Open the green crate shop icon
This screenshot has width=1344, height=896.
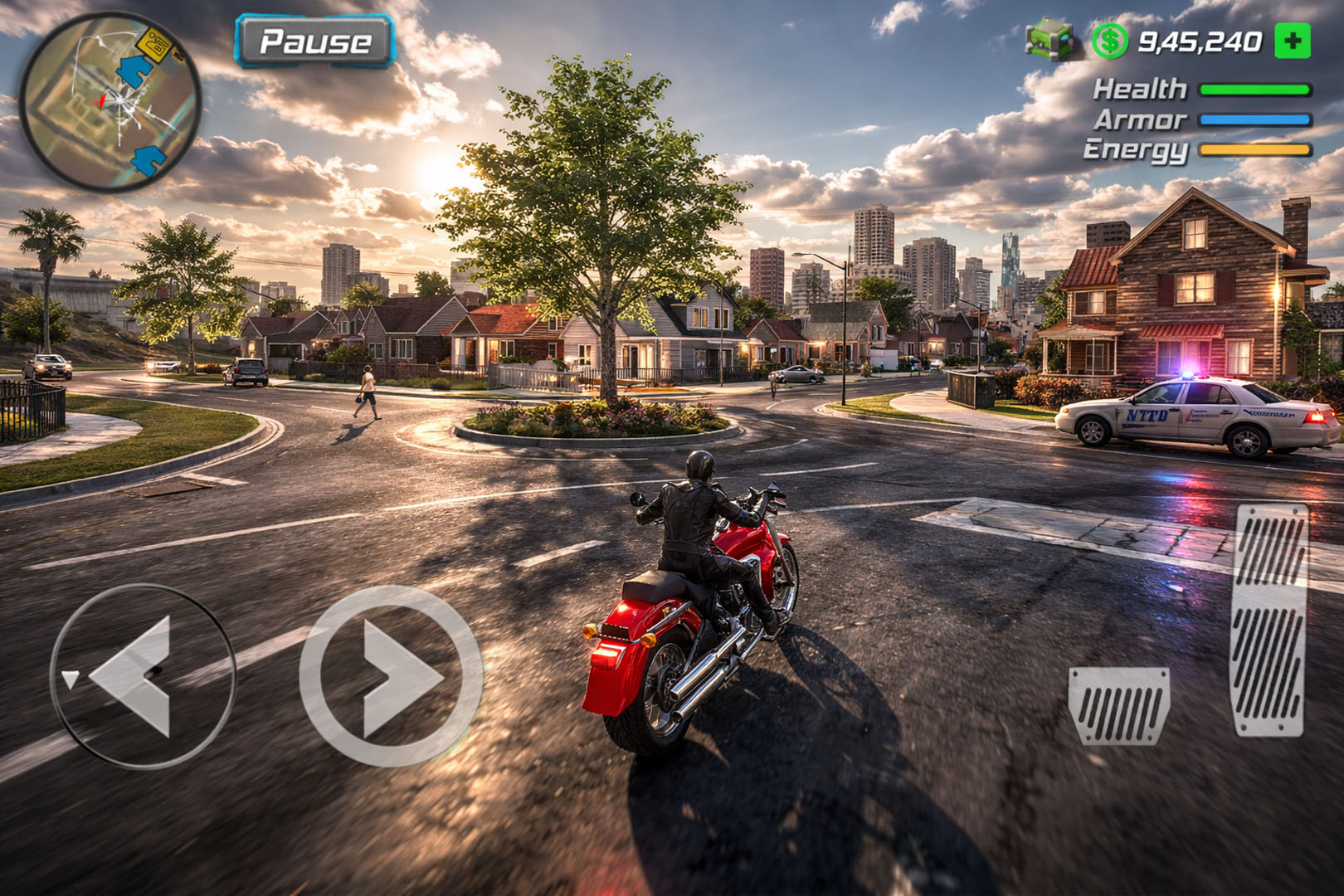coord(1051,40)
